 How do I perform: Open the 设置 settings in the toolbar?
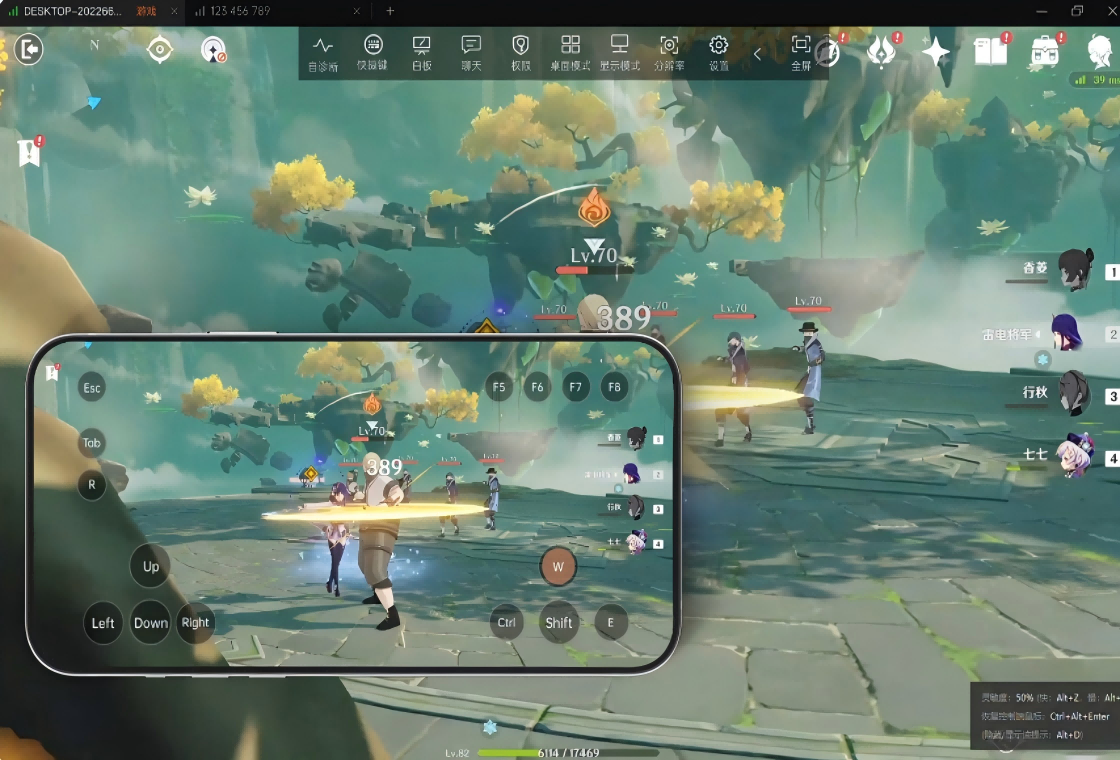[718, 52]
